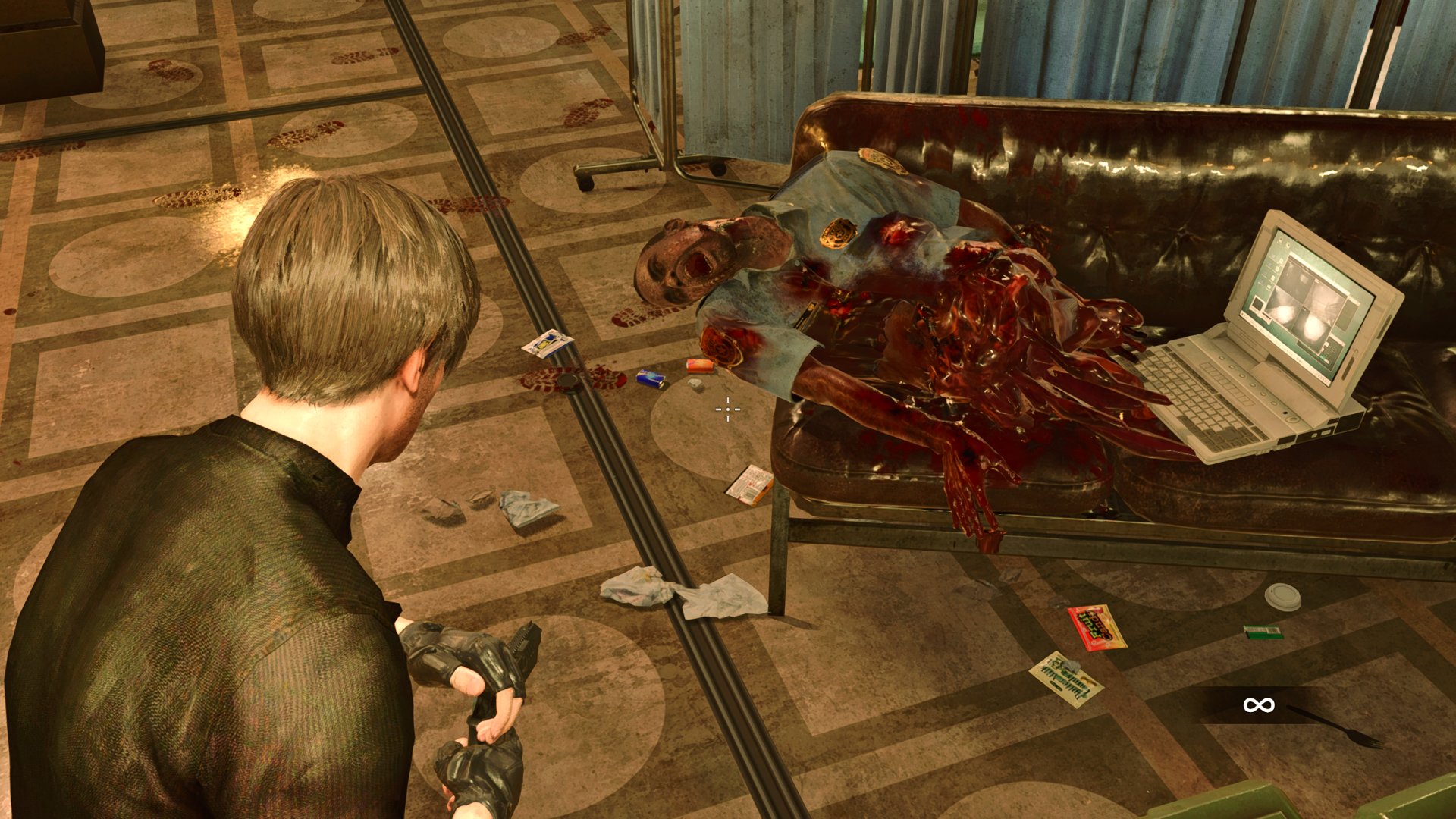Select the aiming crosshair reticle
Screen dimensions: 1456x819
coord(727,409)
